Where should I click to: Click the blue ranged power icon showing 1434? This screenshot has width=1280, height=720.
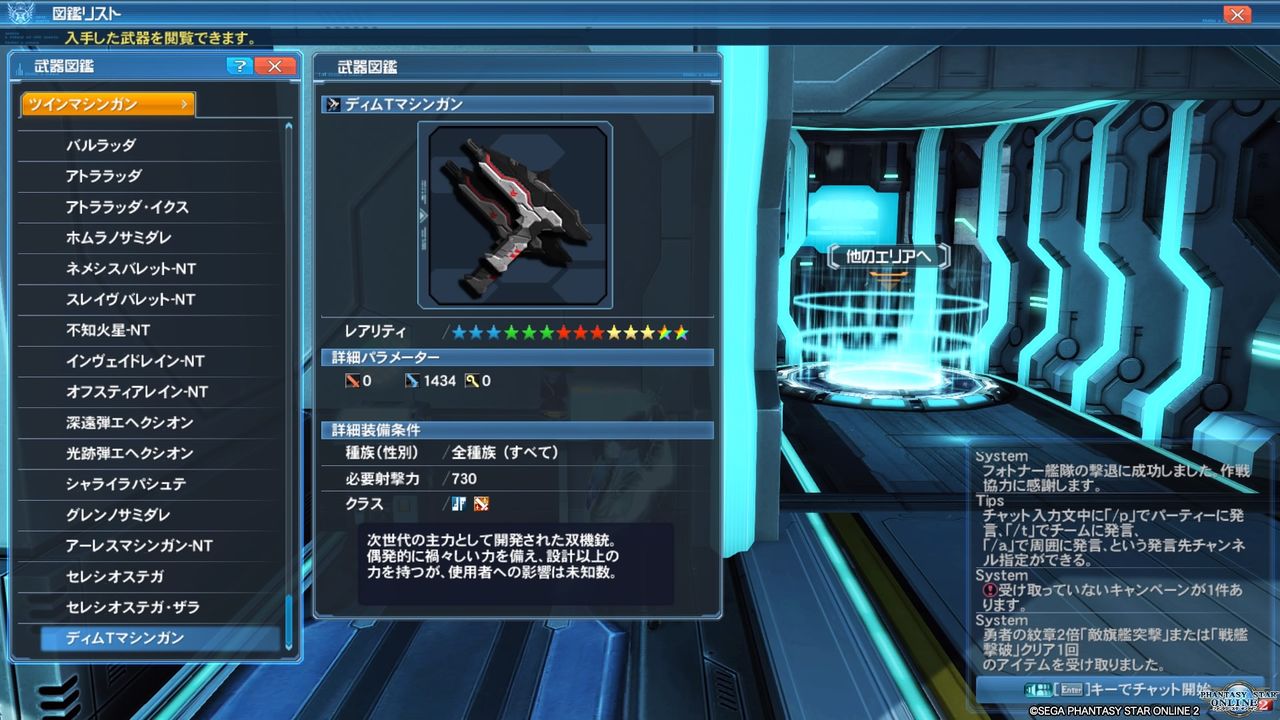pos(413,381)
